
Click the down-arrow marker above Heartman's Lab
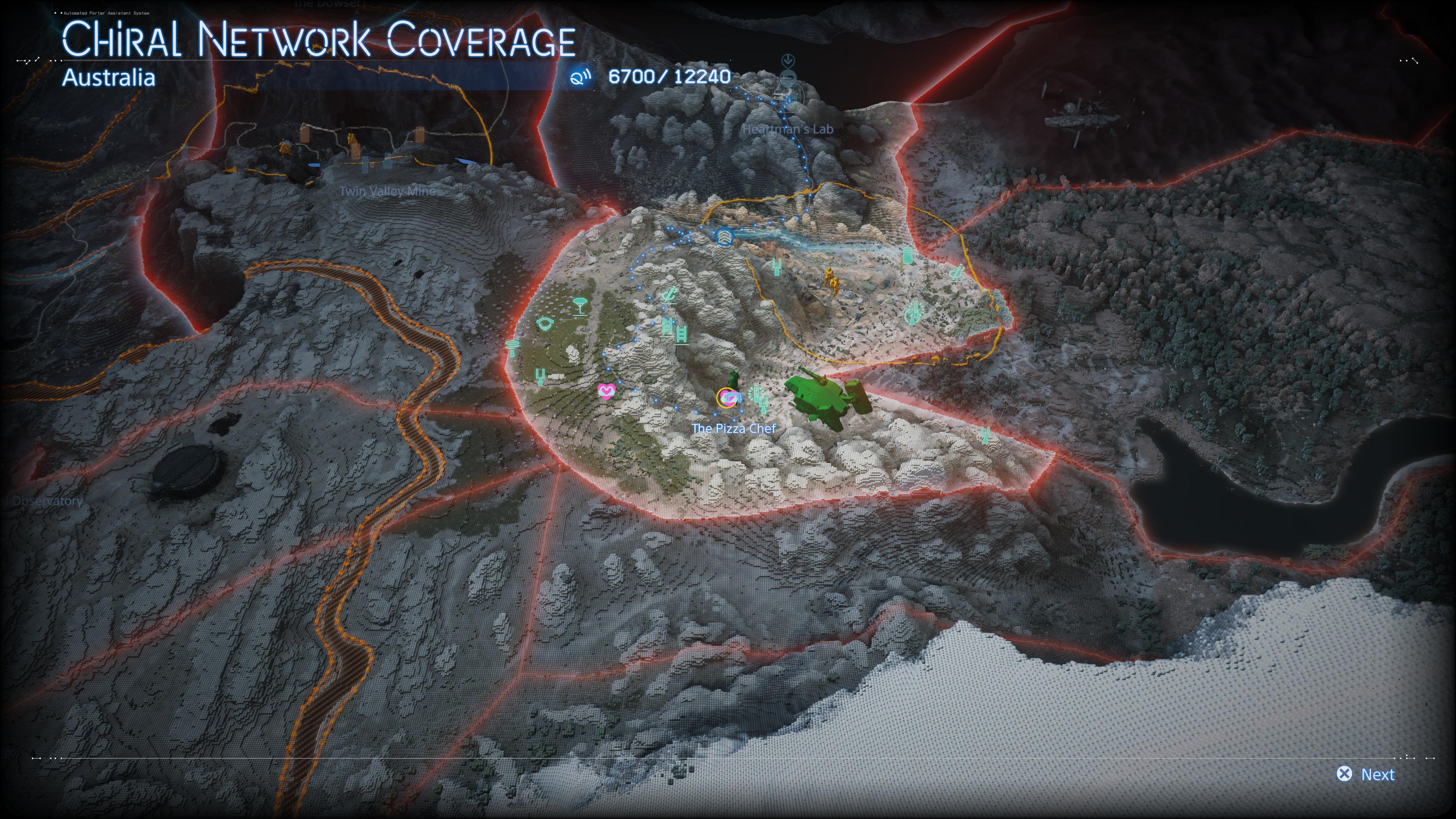click(788, 61)
